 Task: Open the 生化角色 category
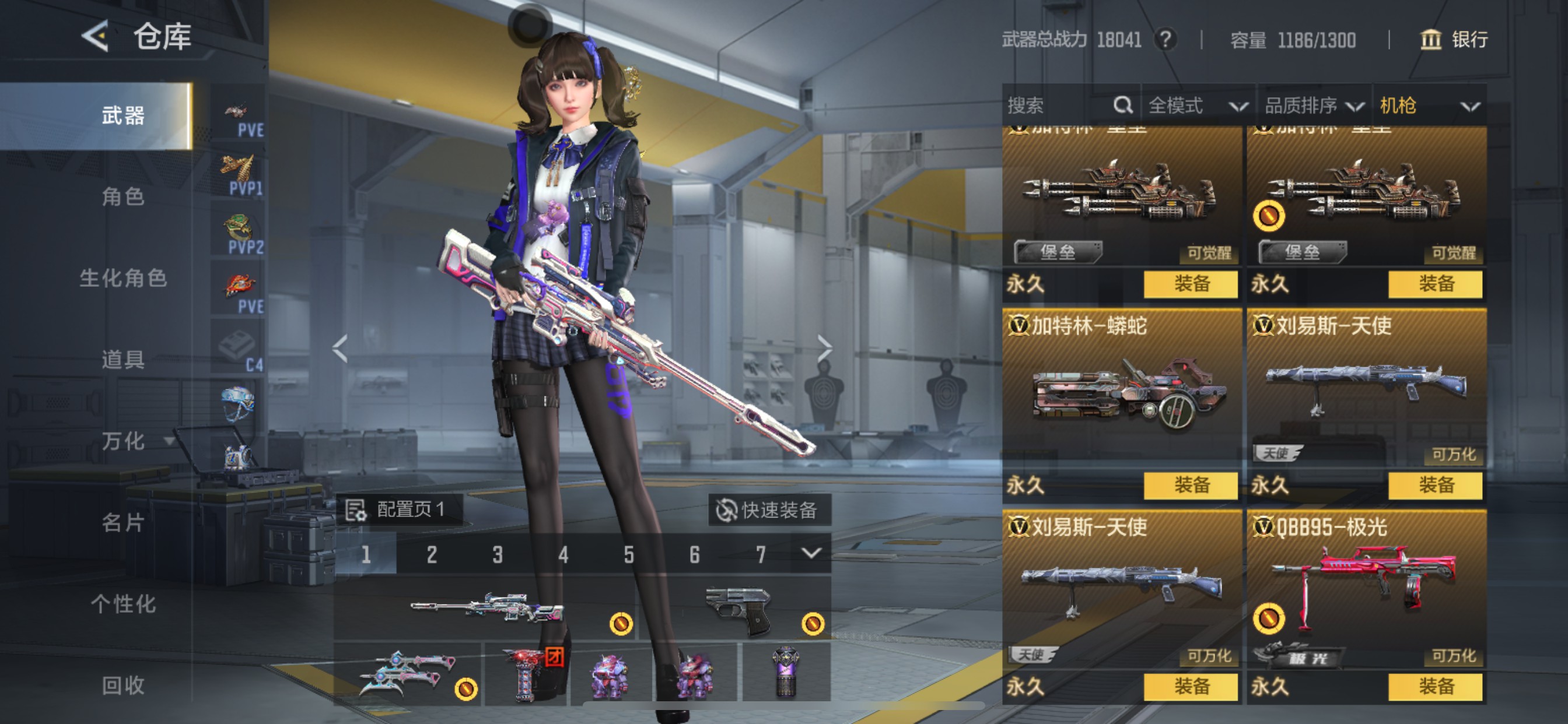click(x=123, y=278)
